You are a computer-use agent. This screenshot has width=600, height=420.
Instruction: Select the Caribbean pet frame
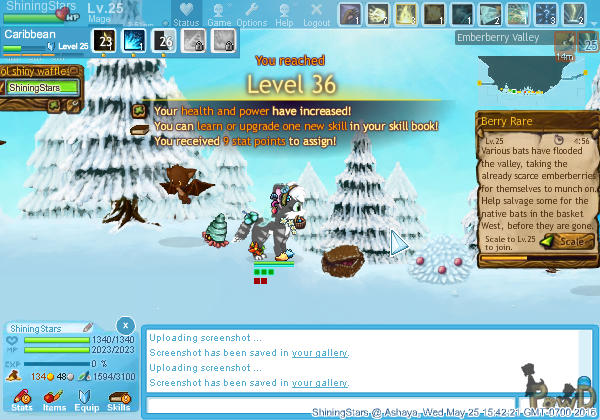click(45, 39)
